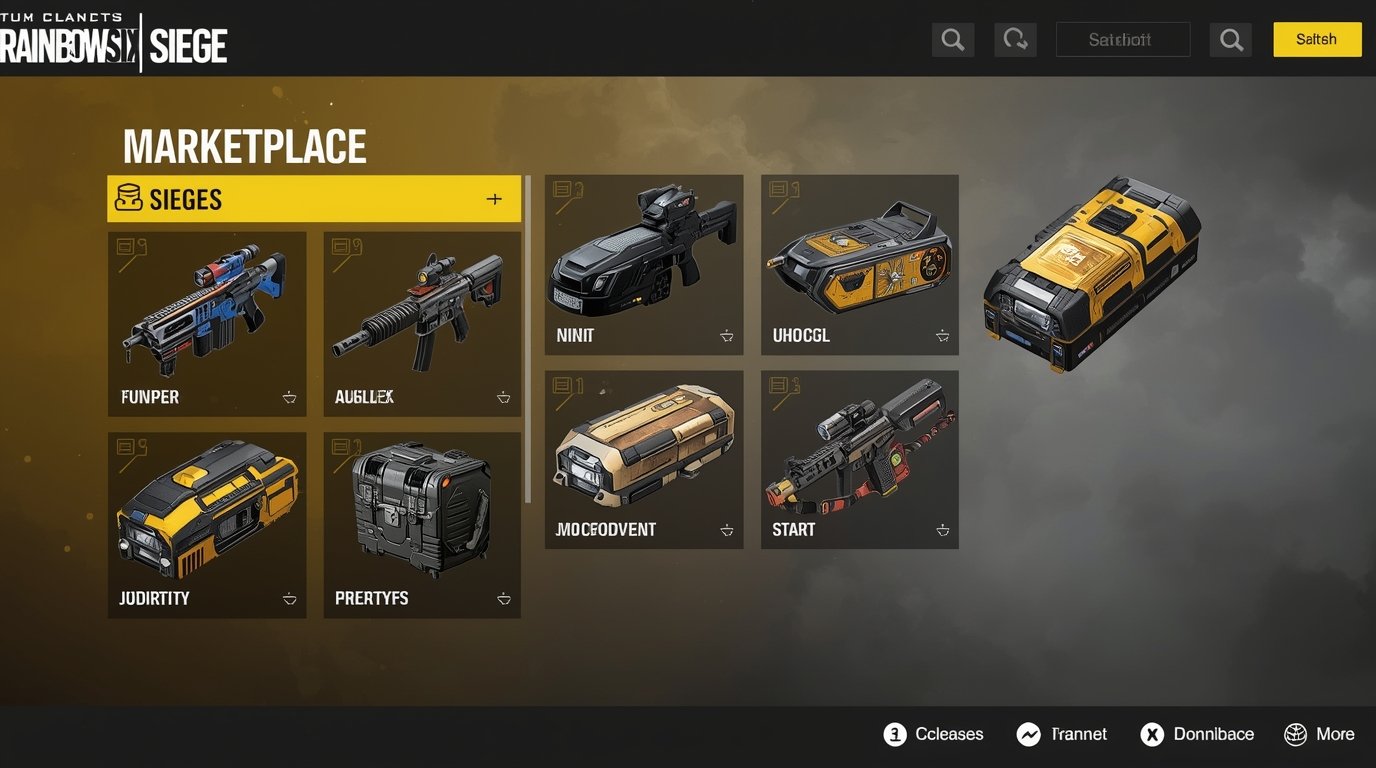
Task: Click inside the search input field
Action: (1122, 39)
